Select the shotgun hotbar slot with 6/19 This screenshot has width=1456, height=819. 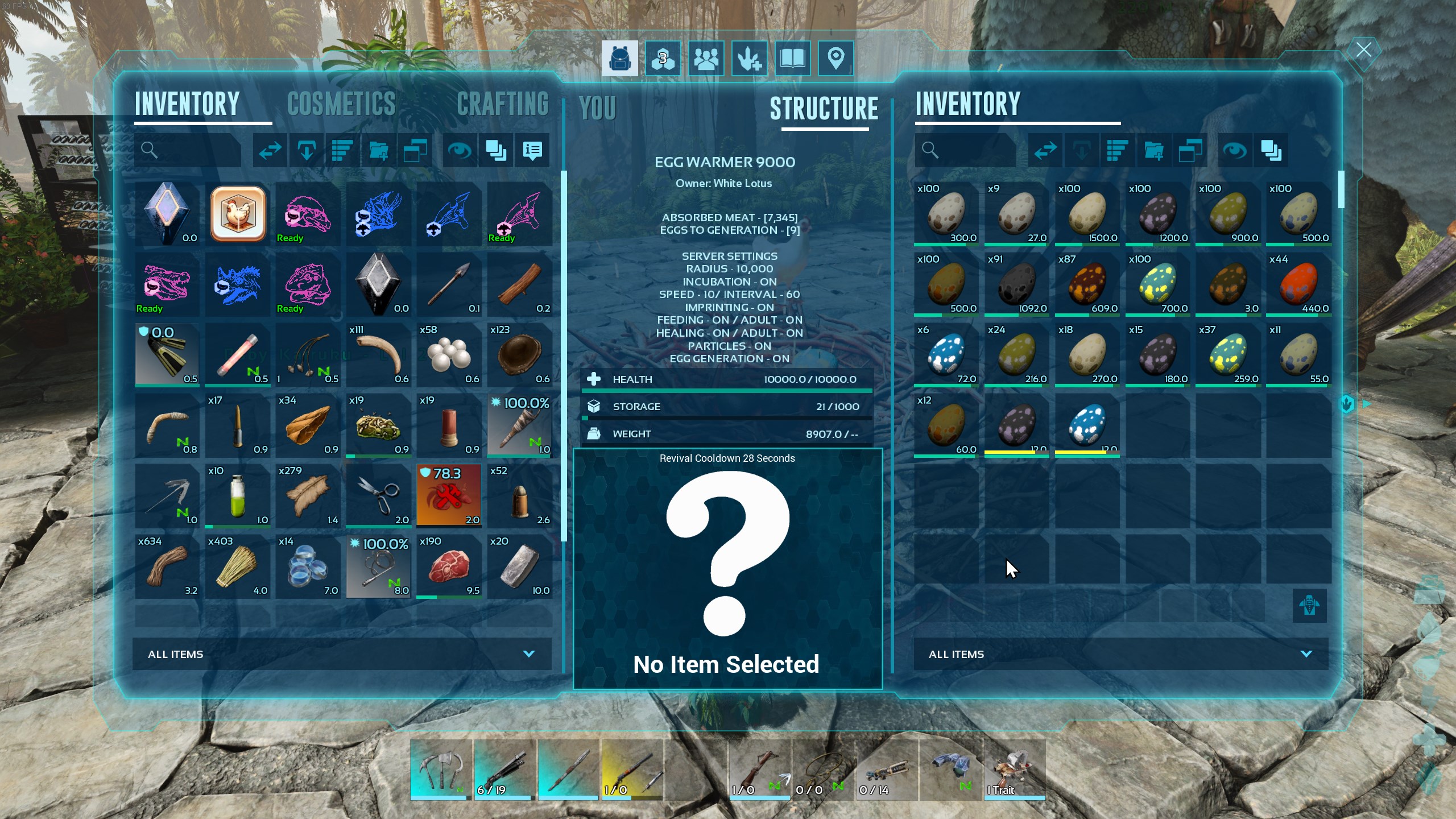click(504, 770)
